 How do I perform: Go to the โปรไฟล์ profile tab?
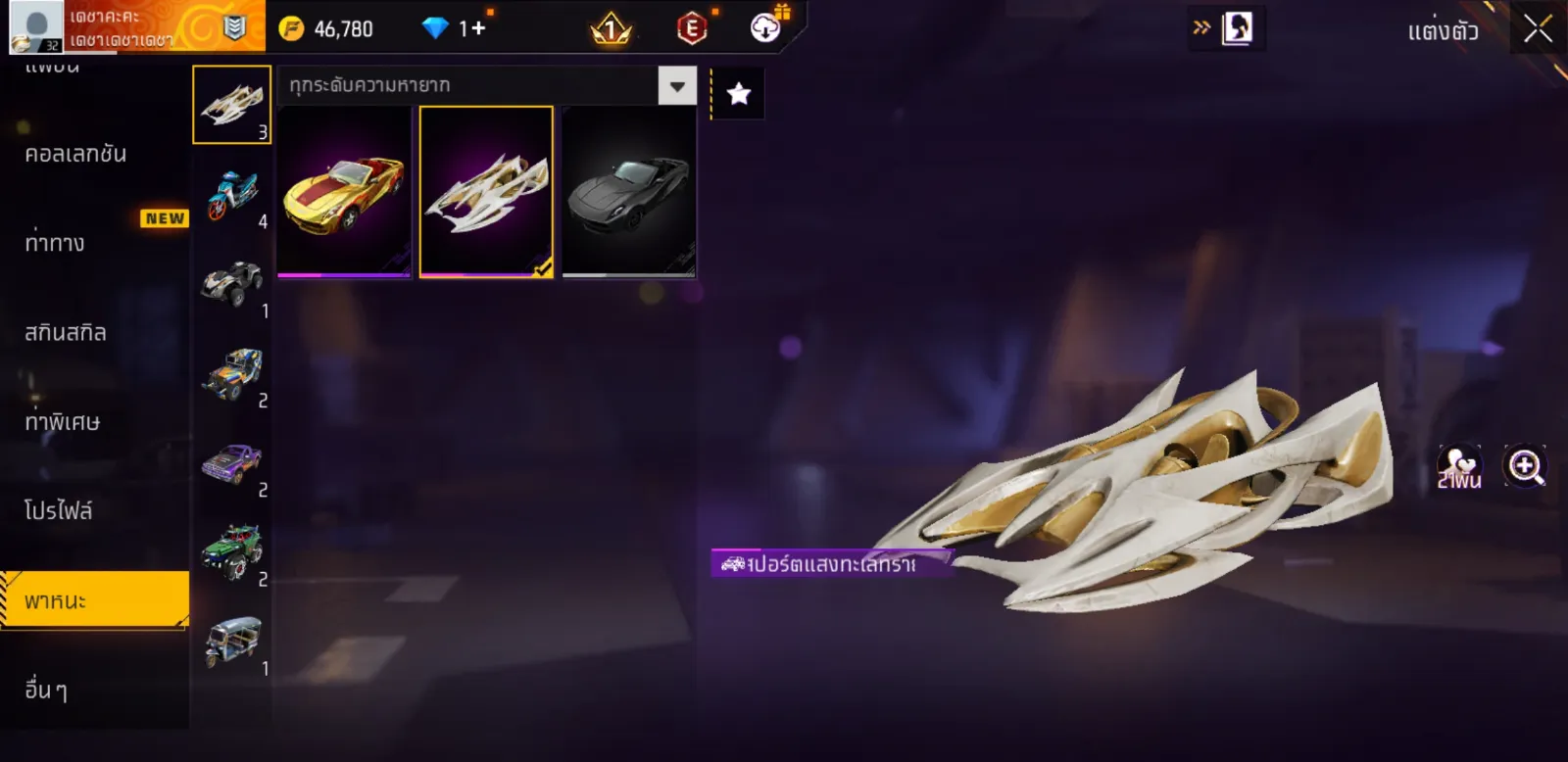(59, 511)
